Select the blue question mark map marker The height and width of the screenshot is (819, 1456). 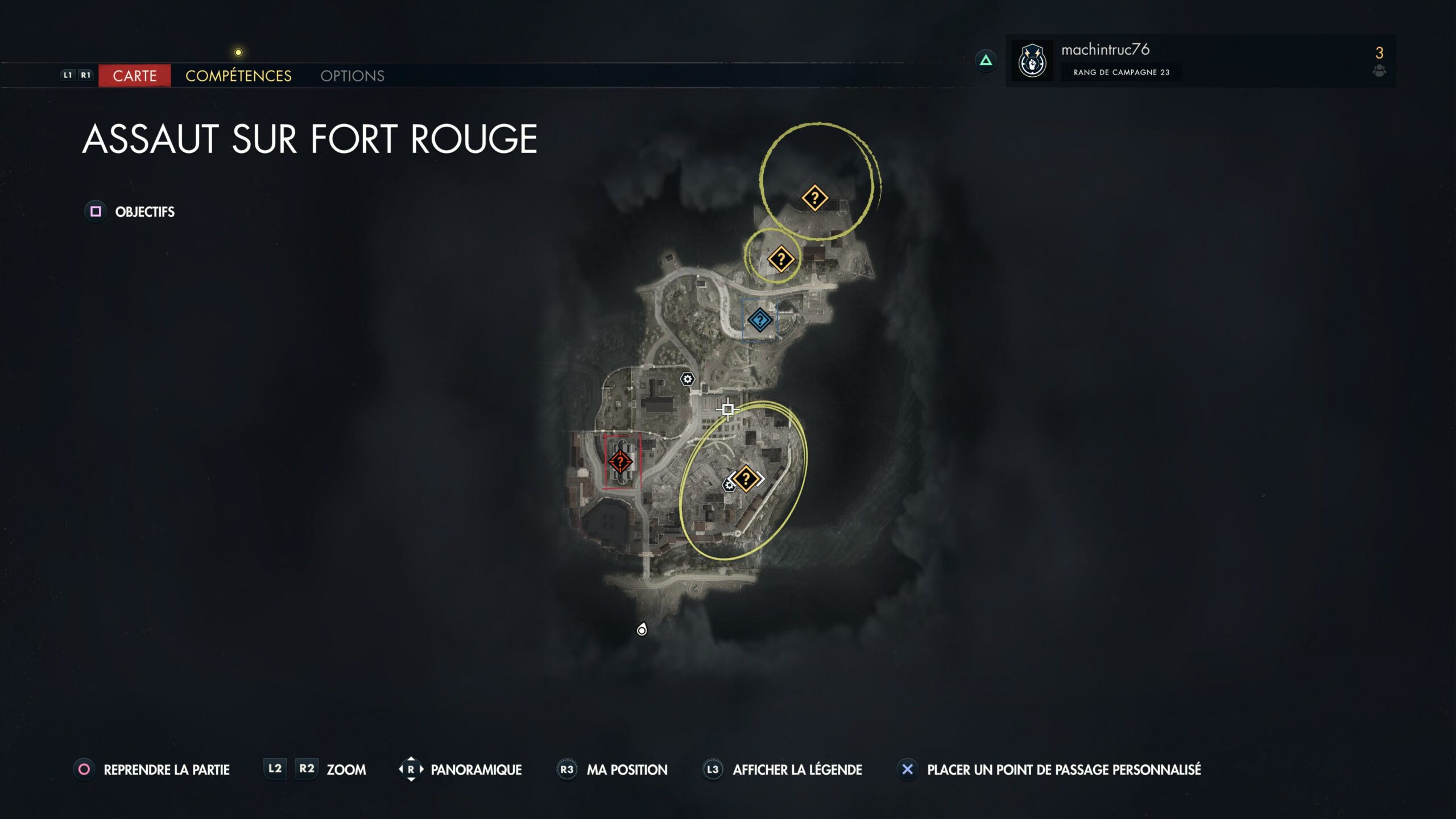760,320
